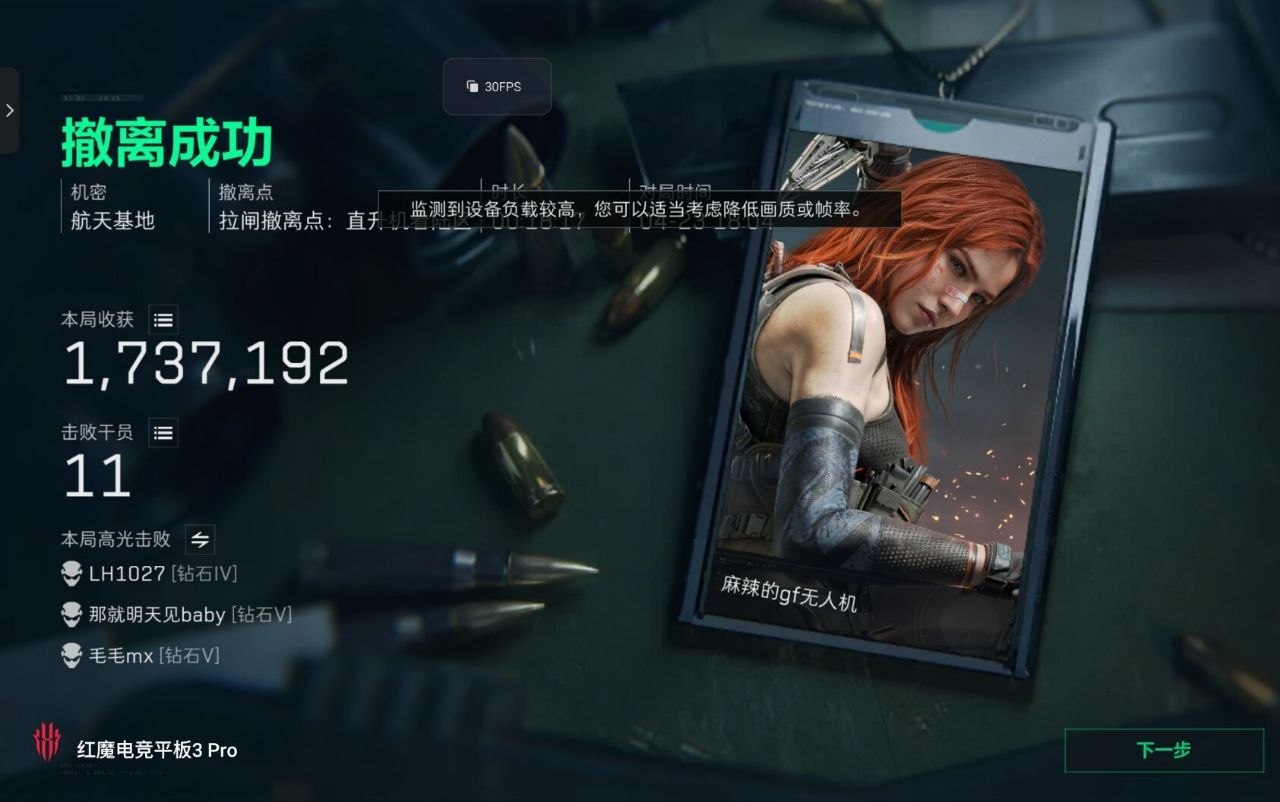Viewport: 1280px width, 802px height.
Task: Click the 30FPS overlay indicator
Action: tap(496, 87)
